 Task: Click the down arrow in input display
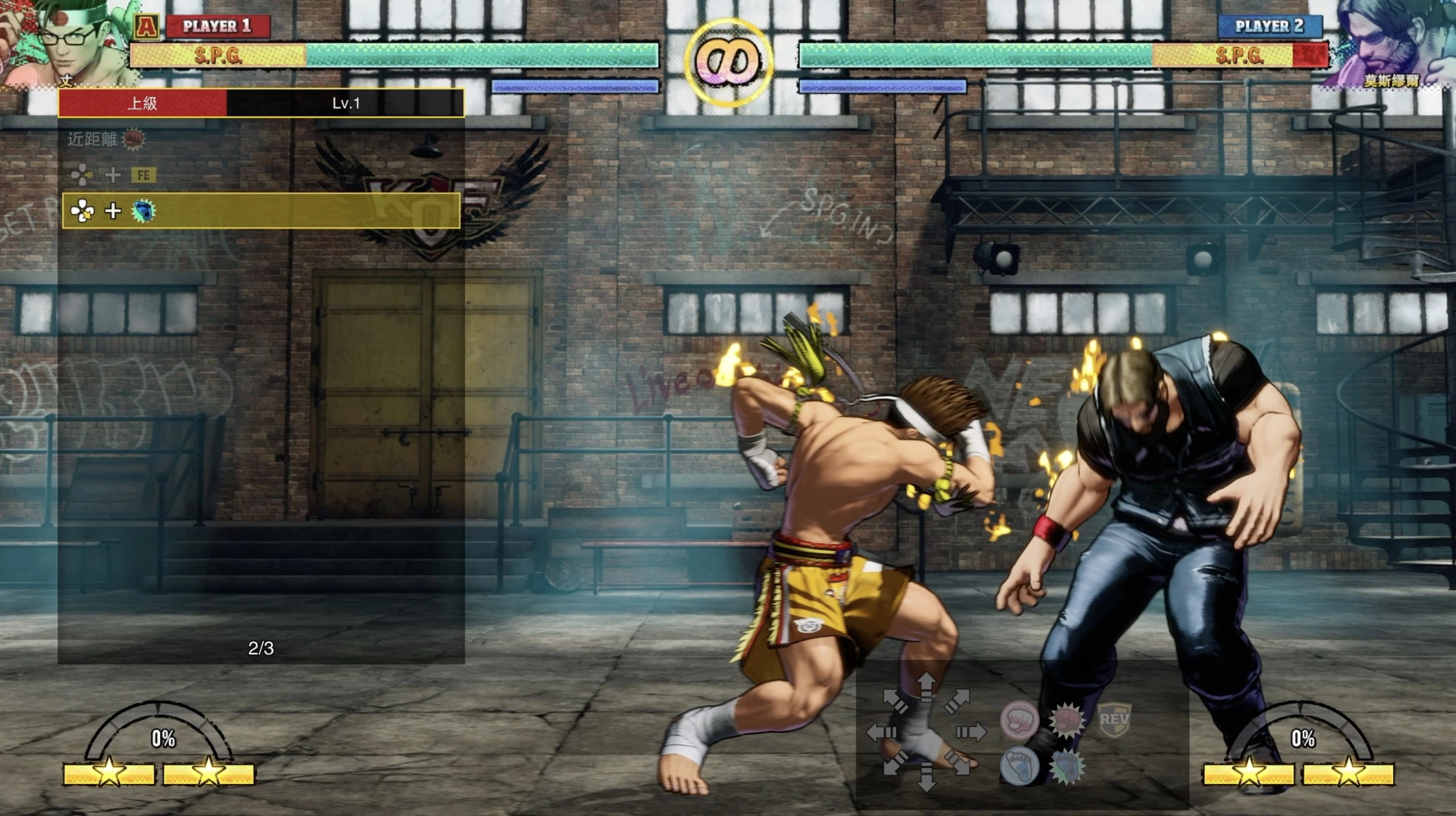coord(926,777)
